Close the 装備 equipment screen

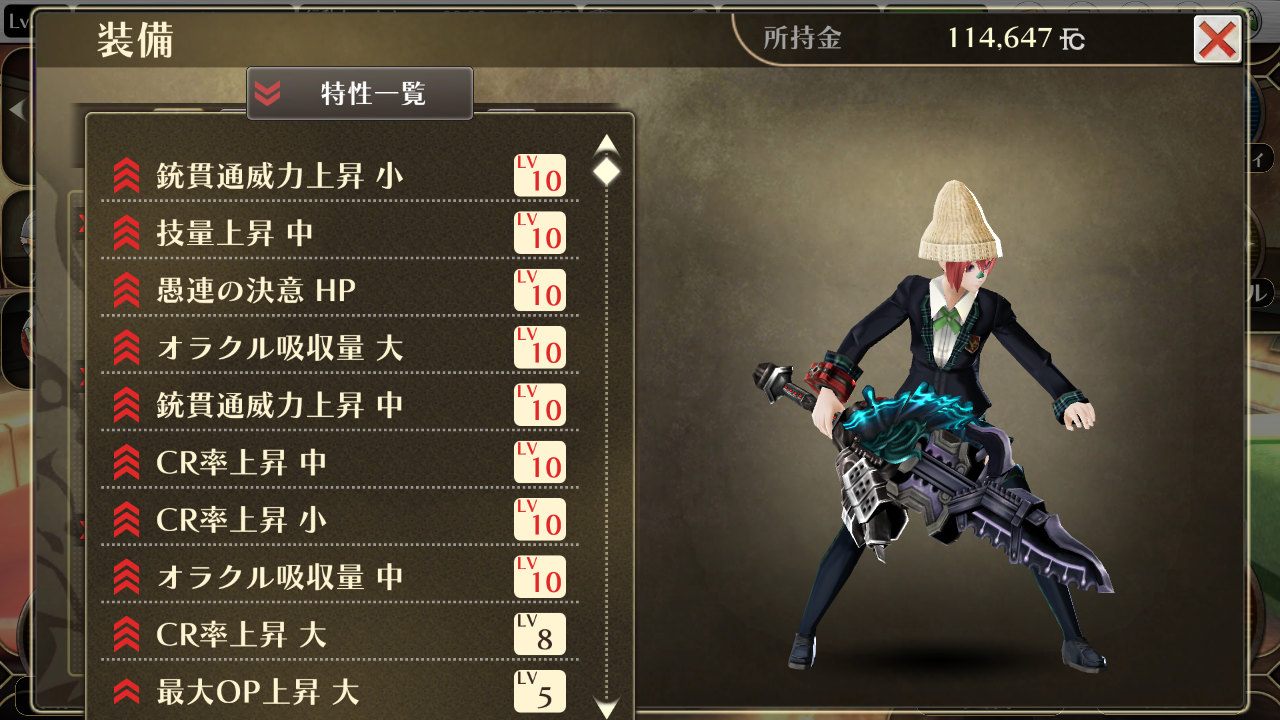pyautogui.click(x=1216, y=41)
